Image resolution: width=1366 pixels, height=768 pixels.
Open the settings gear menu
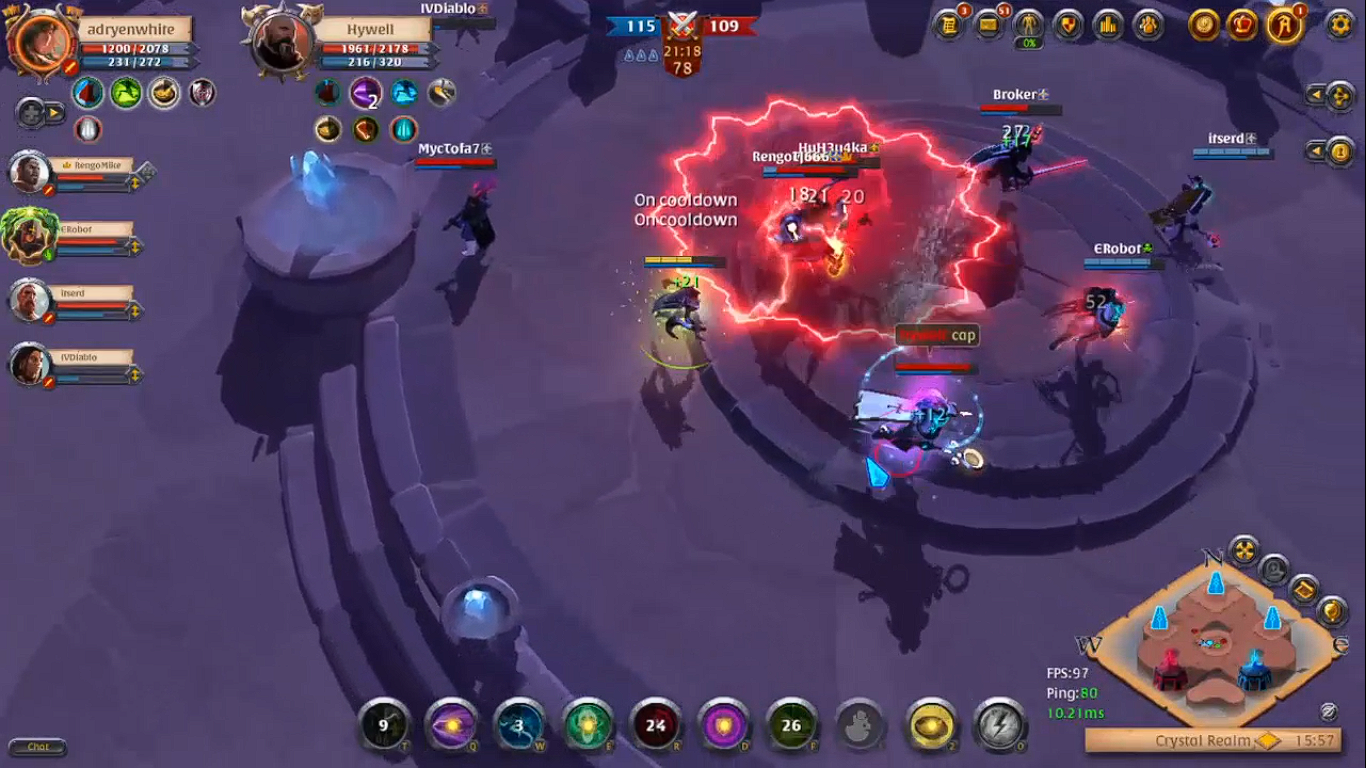pos(1340,25)
